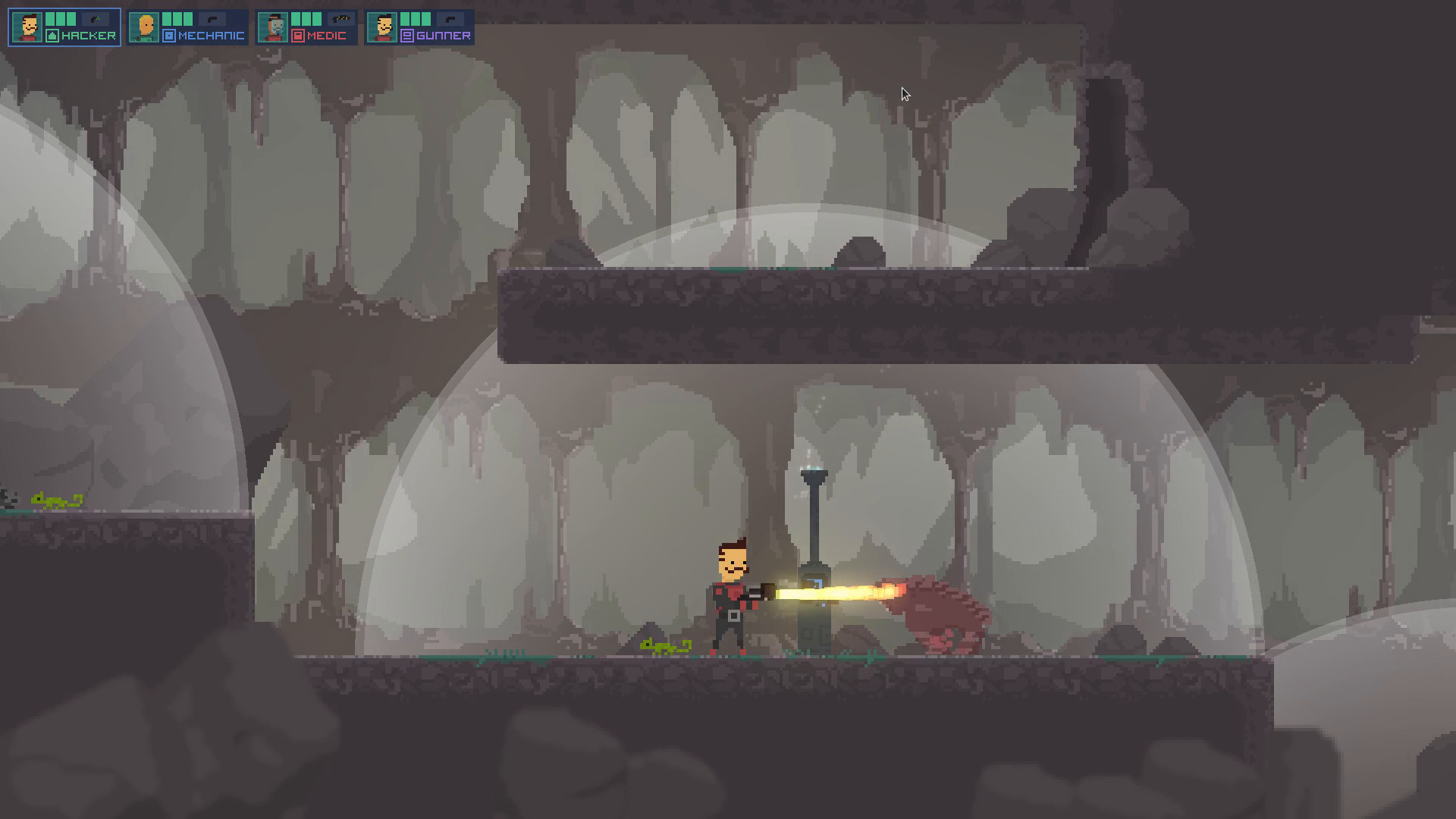Click the Mechanic's handgun weapon icon
Image resolution: width=1456 pixels, height=819 pixels.
212,19
